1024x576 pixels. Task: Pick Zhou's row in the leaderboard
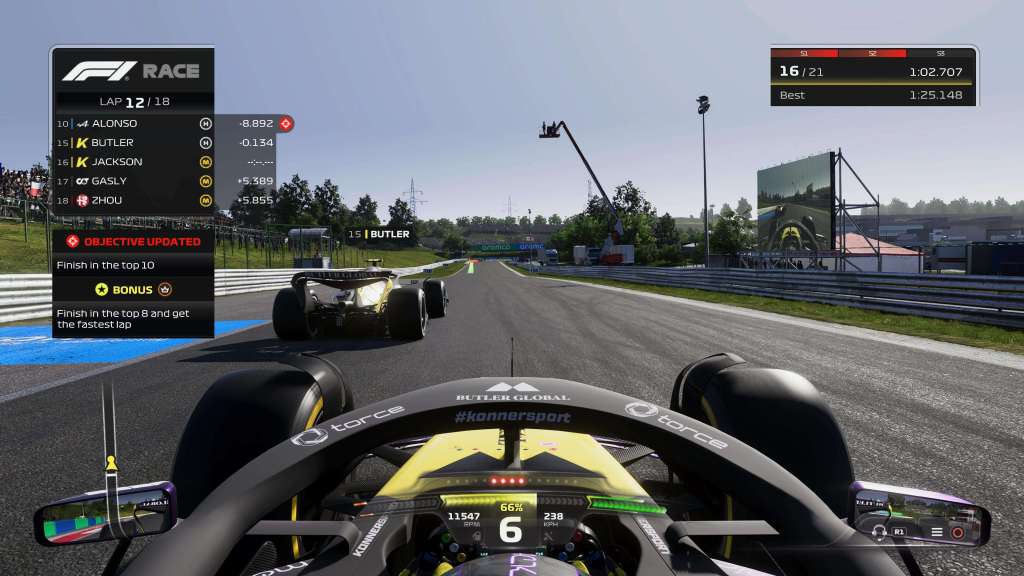coord(150,200)
